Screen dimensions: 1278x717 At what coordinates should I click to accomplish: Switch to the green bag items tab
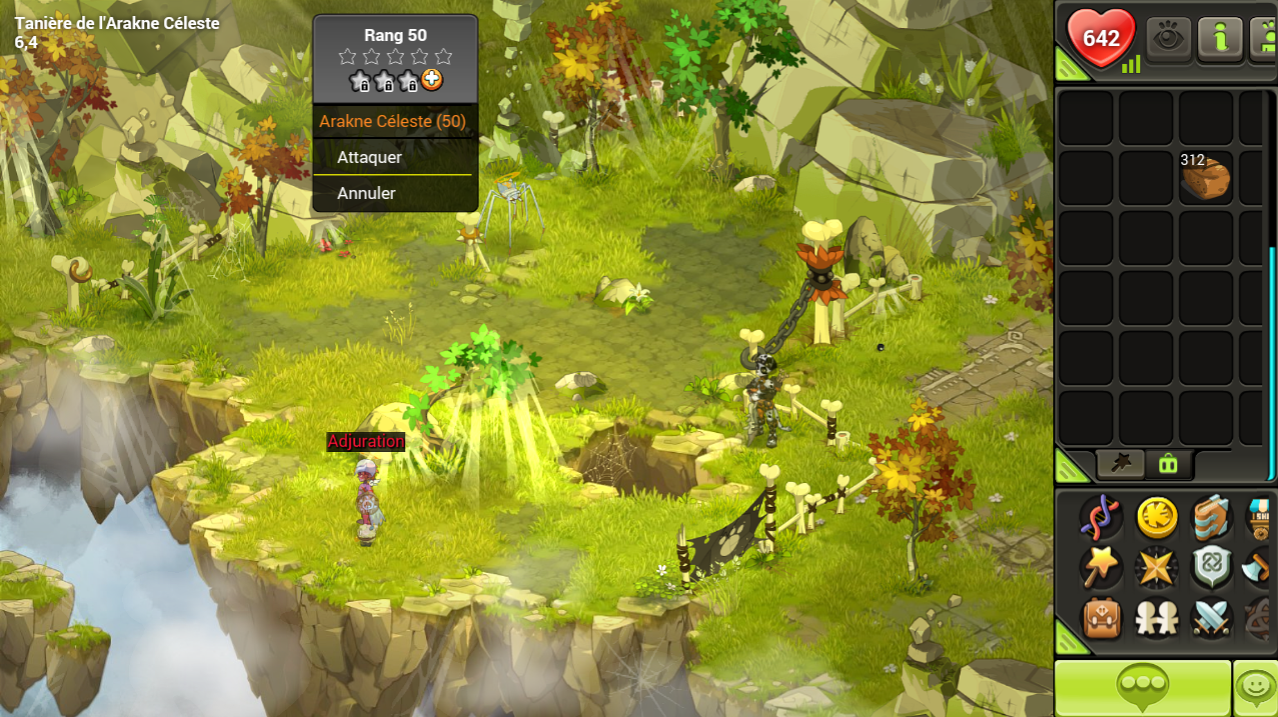(x=1167, y=463)
